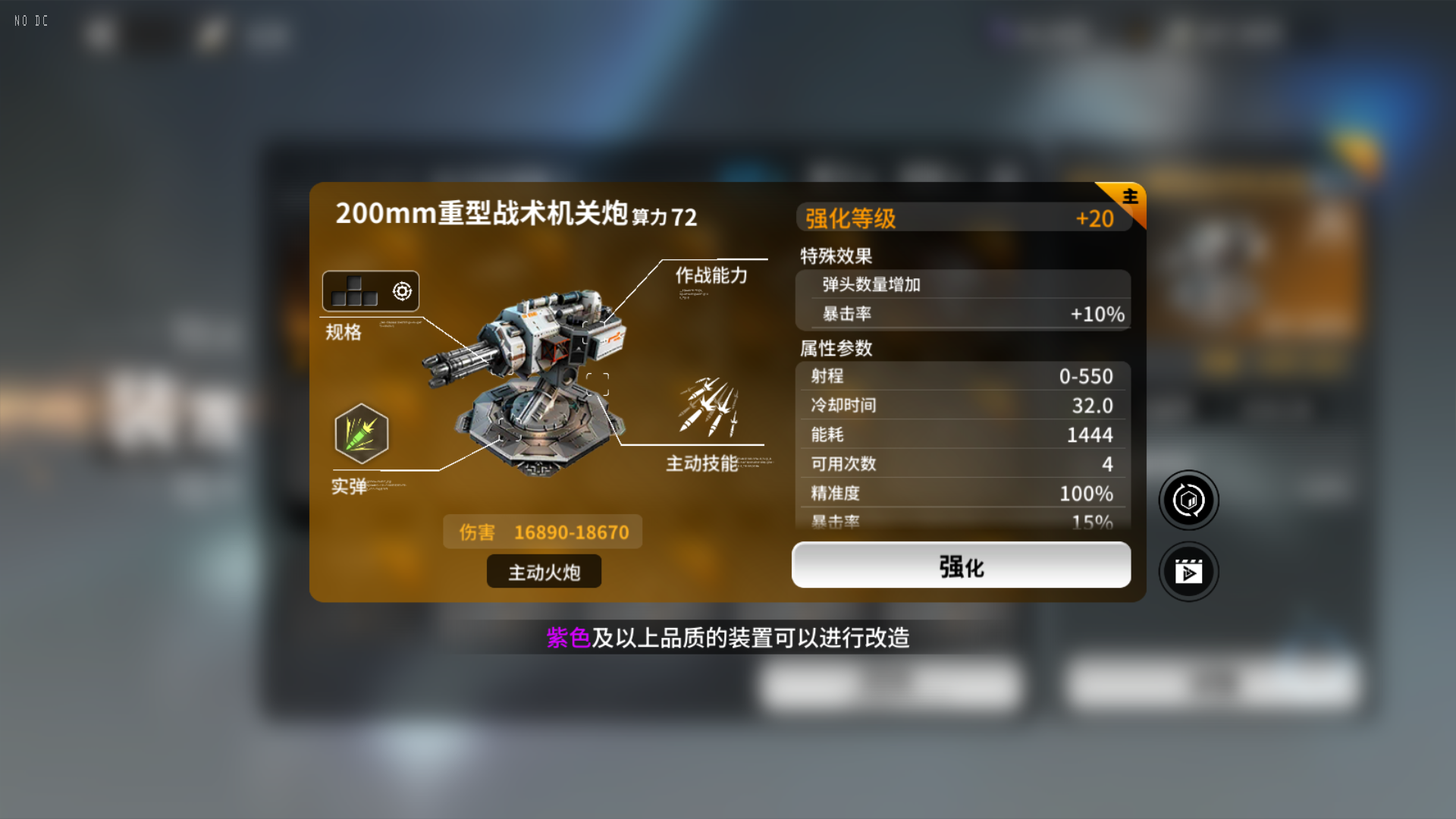
Task: Click the targeting reticle icon in 规格 panel
Action: 402,290
